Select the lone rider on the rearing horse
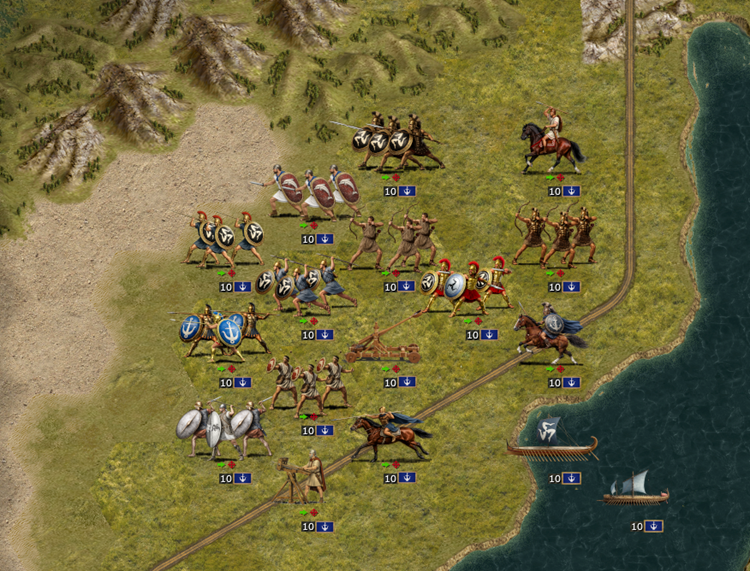This screenshot has height=571, width=750. pyautogui.click(x=551, y=145)
